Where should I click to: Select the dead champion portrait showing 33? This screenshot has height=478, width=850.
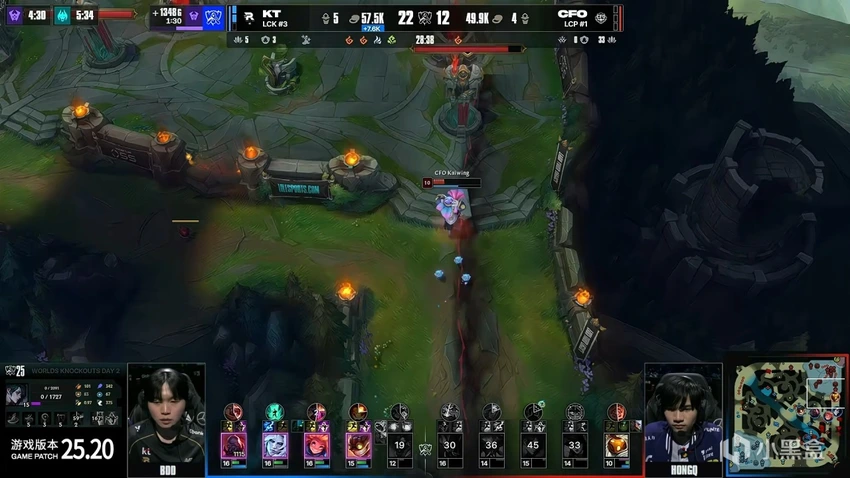pyautogui.click(x=574, y=444)
